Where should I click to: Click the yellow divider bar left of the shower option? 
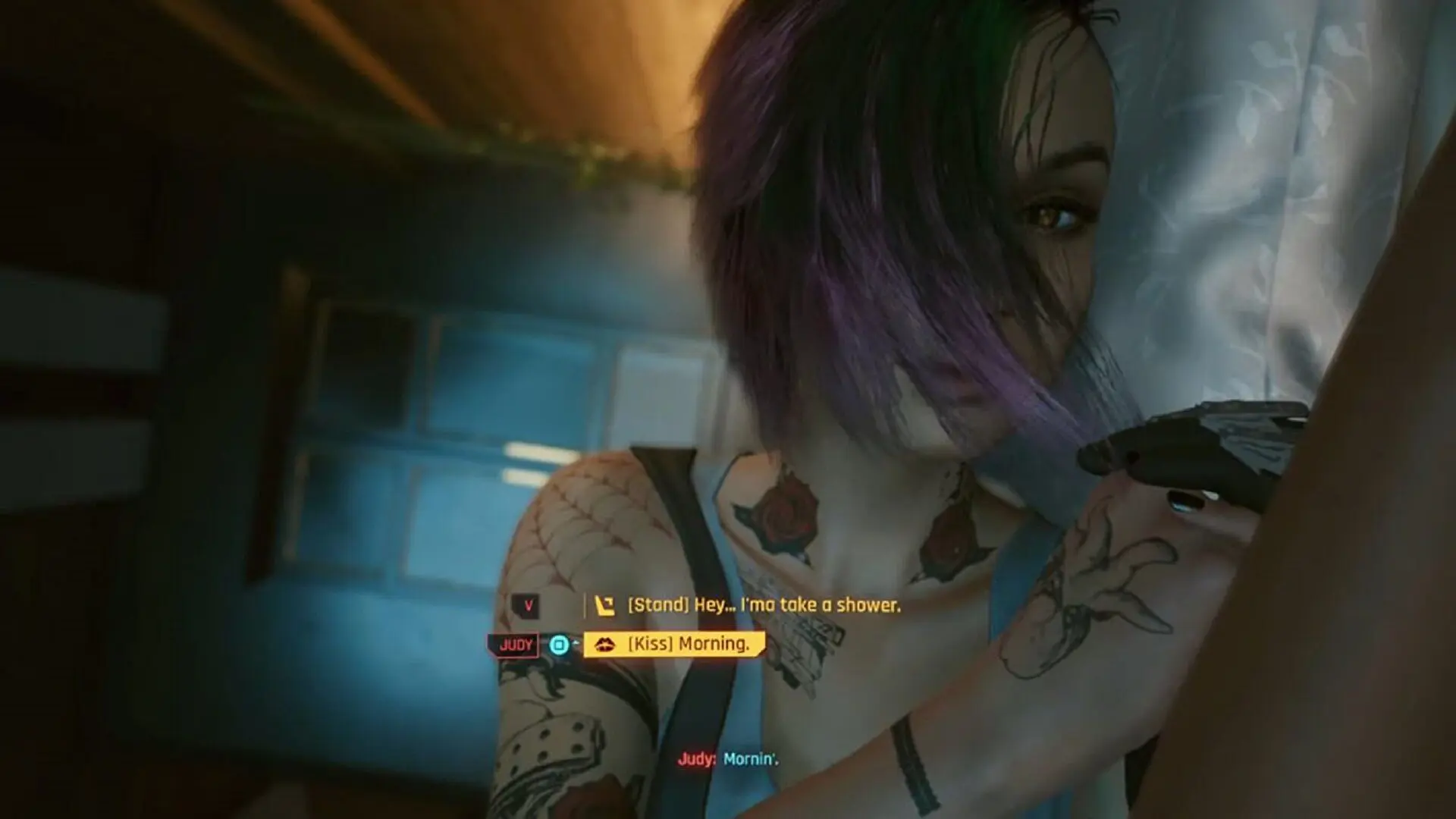pos(586,605)
